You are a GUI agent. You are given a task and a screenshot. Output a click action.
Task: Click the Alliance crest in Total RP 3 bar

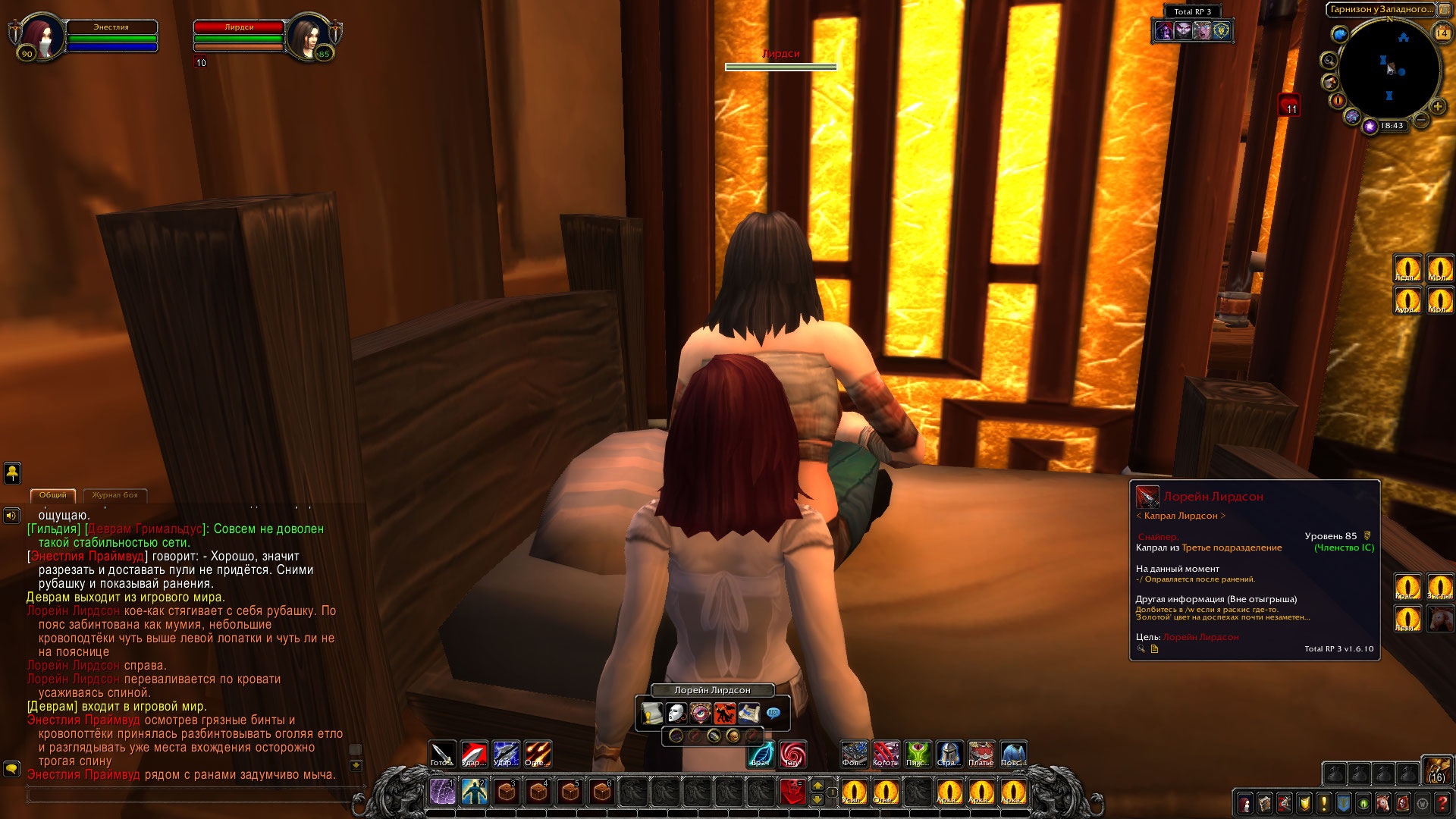click(x=1222, y=30)
